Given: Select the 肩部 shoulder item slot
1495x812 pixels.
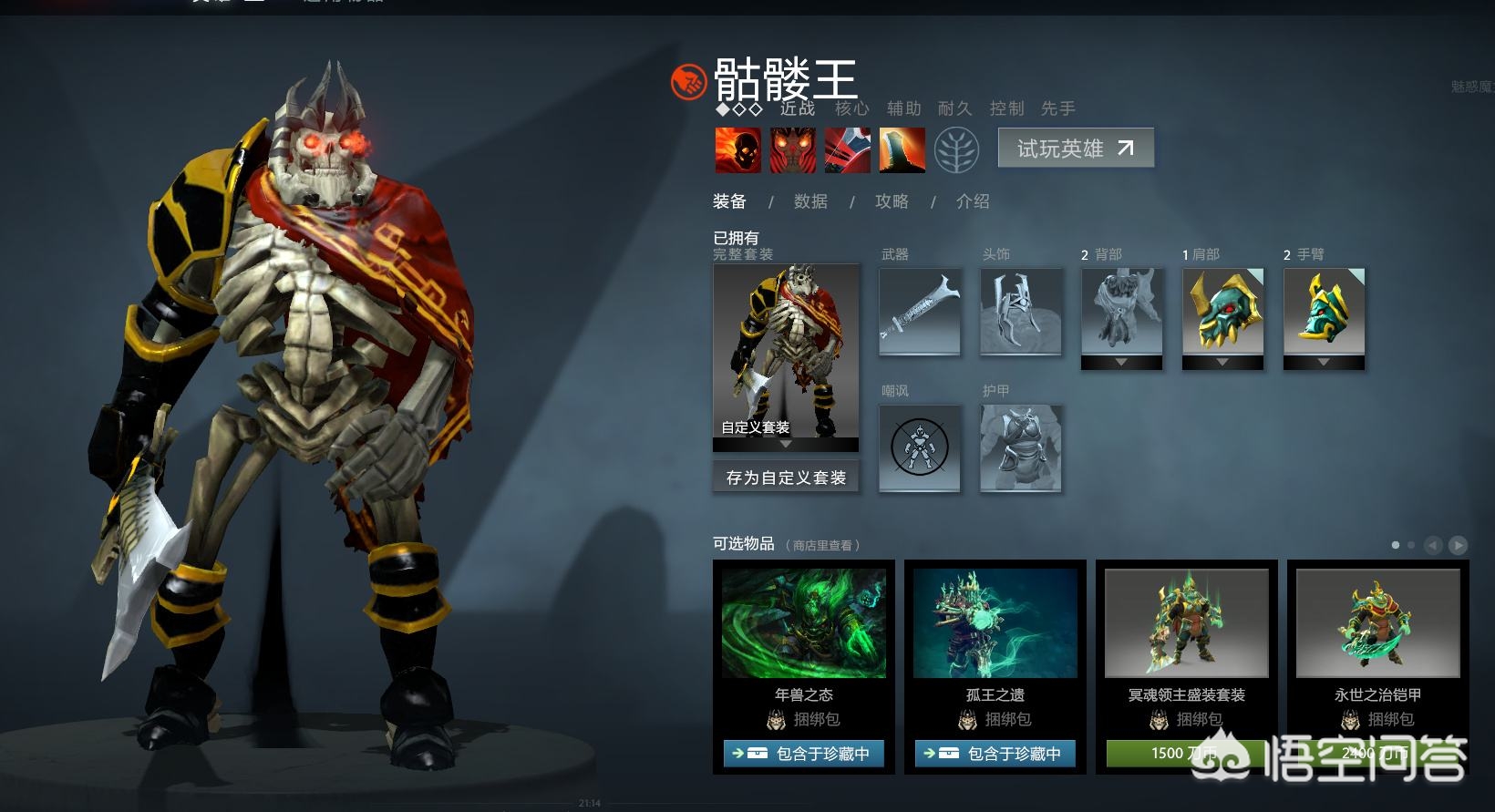Looking at the screenshot, I should coord(1223,311).
